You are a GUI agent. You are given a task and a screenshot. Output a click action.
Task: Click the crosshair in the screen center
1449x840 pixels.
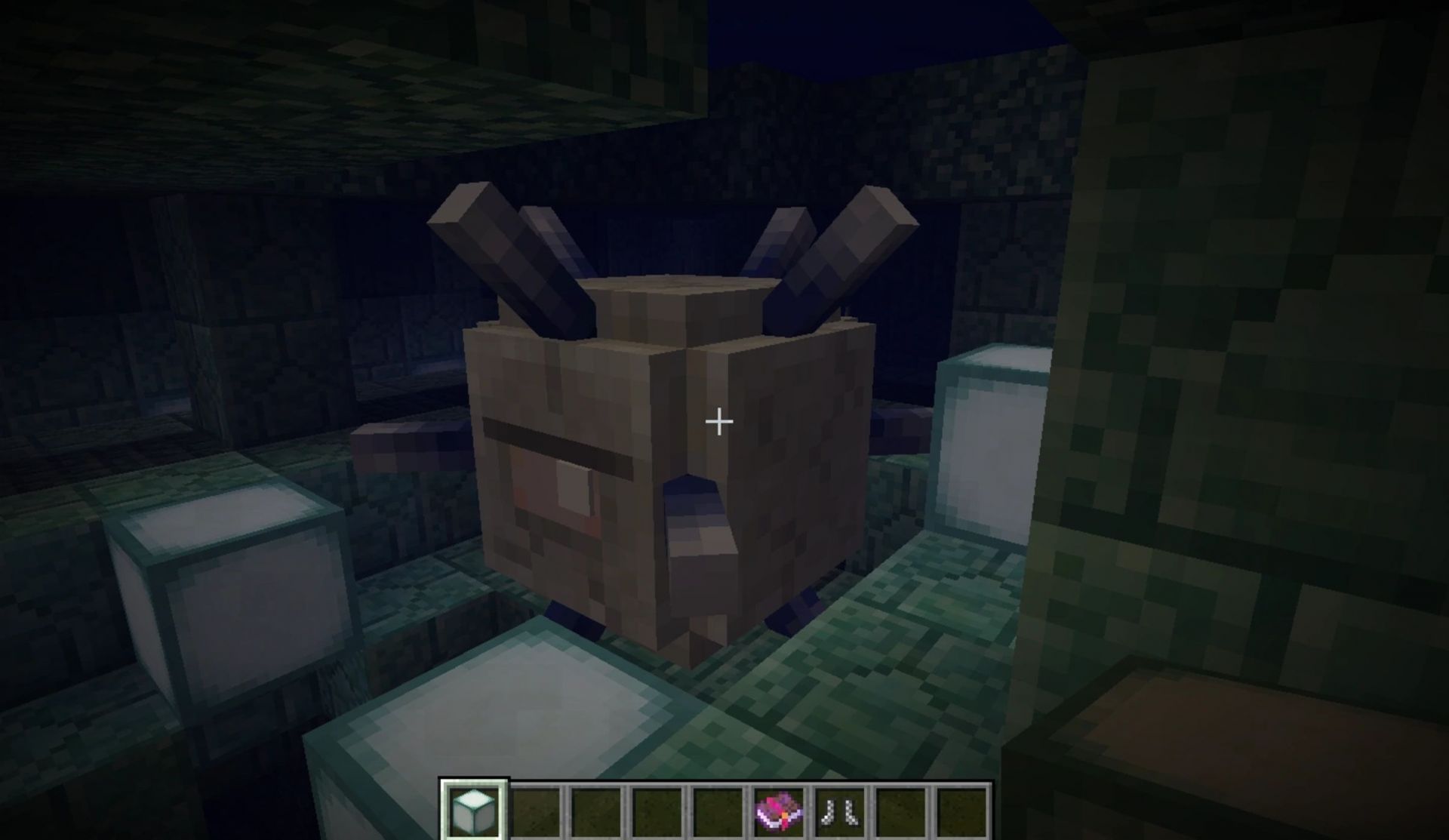(718, 420)
